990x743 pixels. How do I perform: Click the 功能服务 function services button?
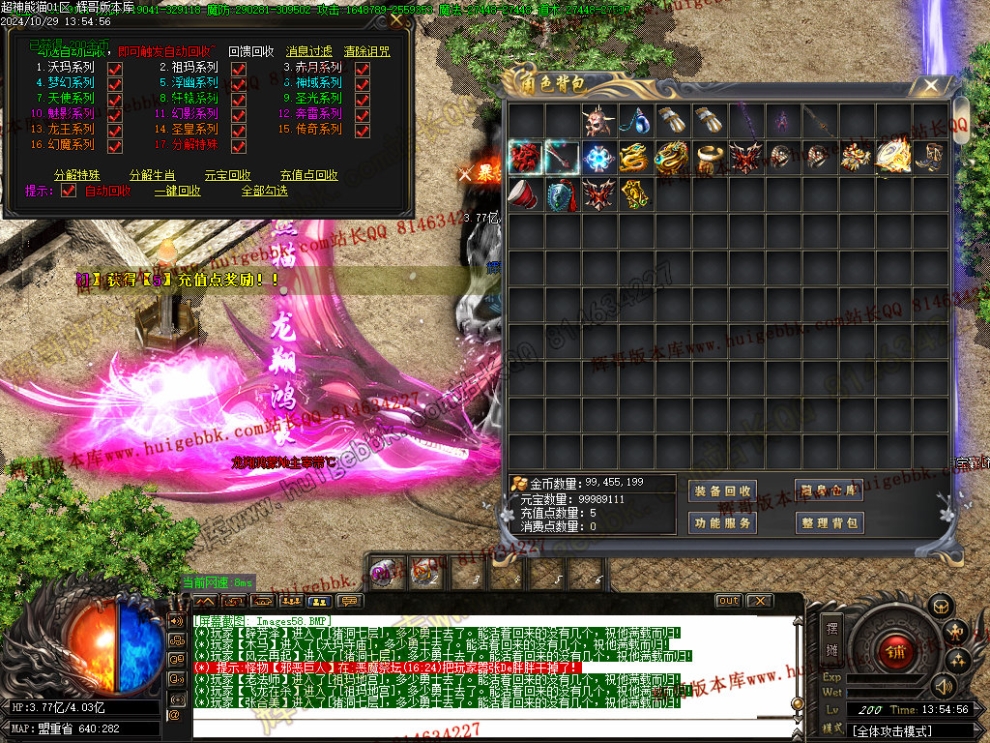coord(722,523)
